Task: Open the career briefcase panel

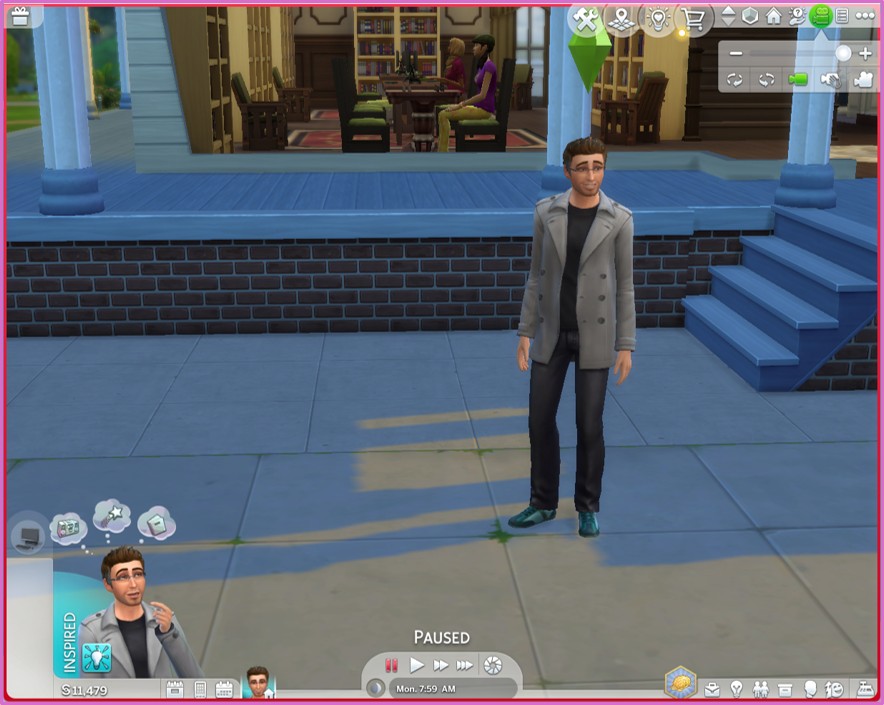Action: [x=713, y=689]
